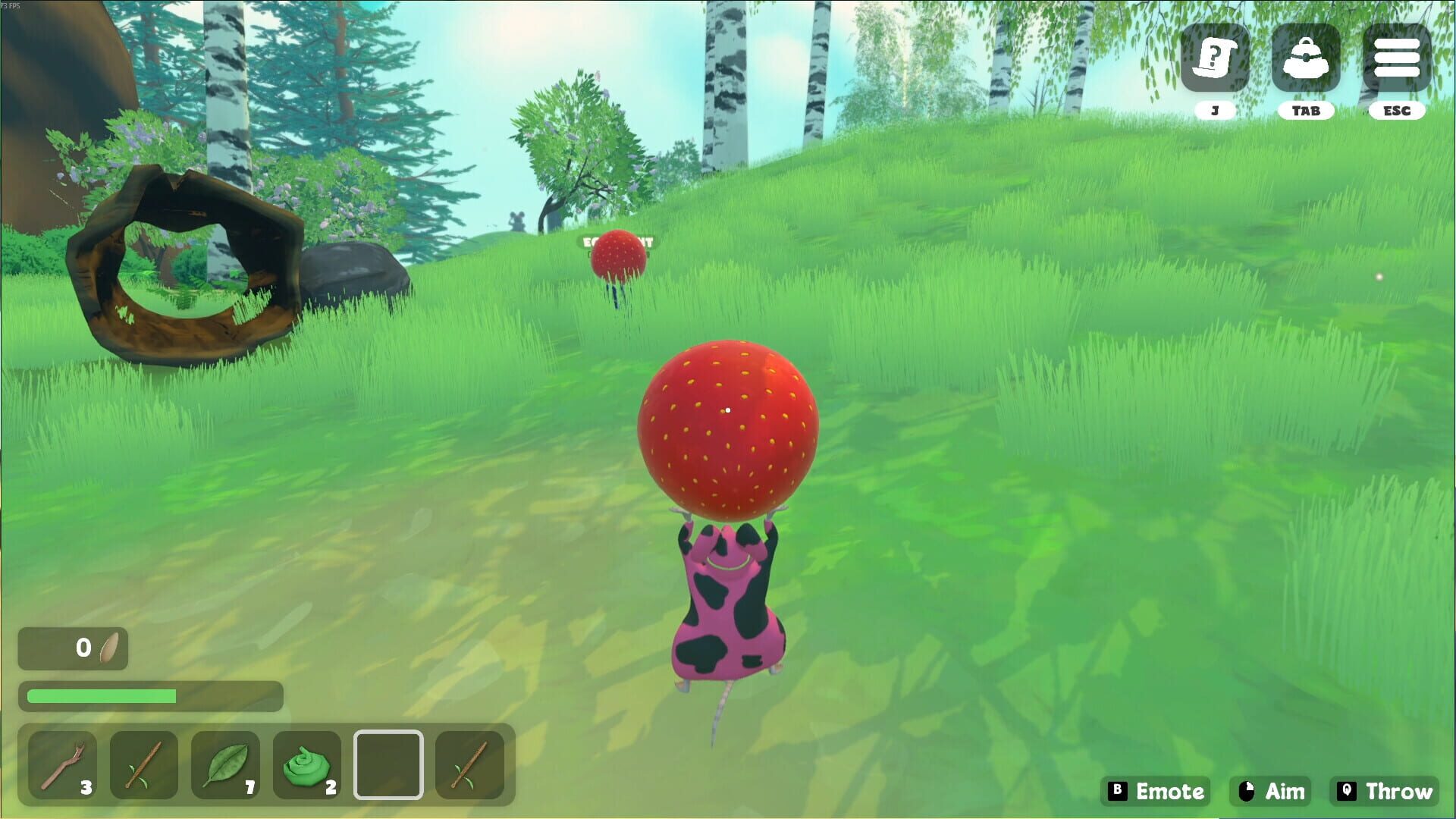Click the TAB keybind label under the backpack icon

(1306, 110)
